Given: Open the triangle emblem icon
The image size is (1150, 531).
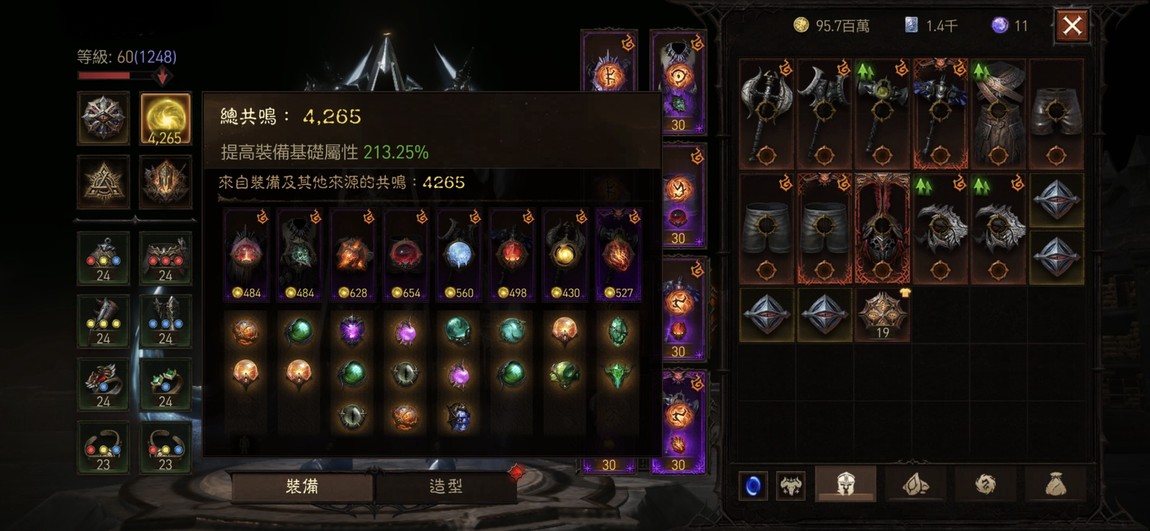Looking at the screenshot, I should coord(103,182).
